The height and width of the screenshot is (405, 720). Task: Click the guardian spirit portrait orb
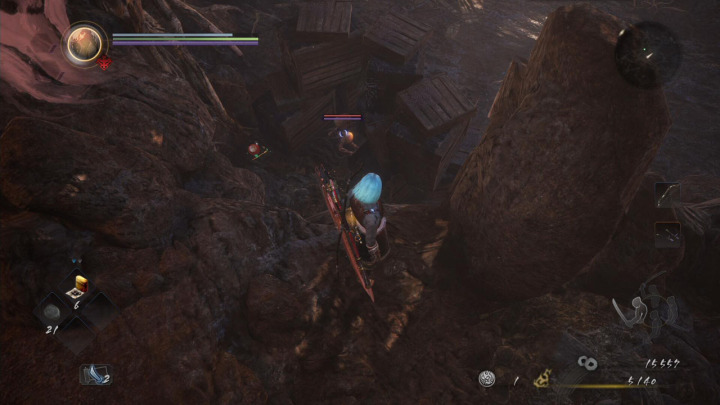tap(86, 42)
